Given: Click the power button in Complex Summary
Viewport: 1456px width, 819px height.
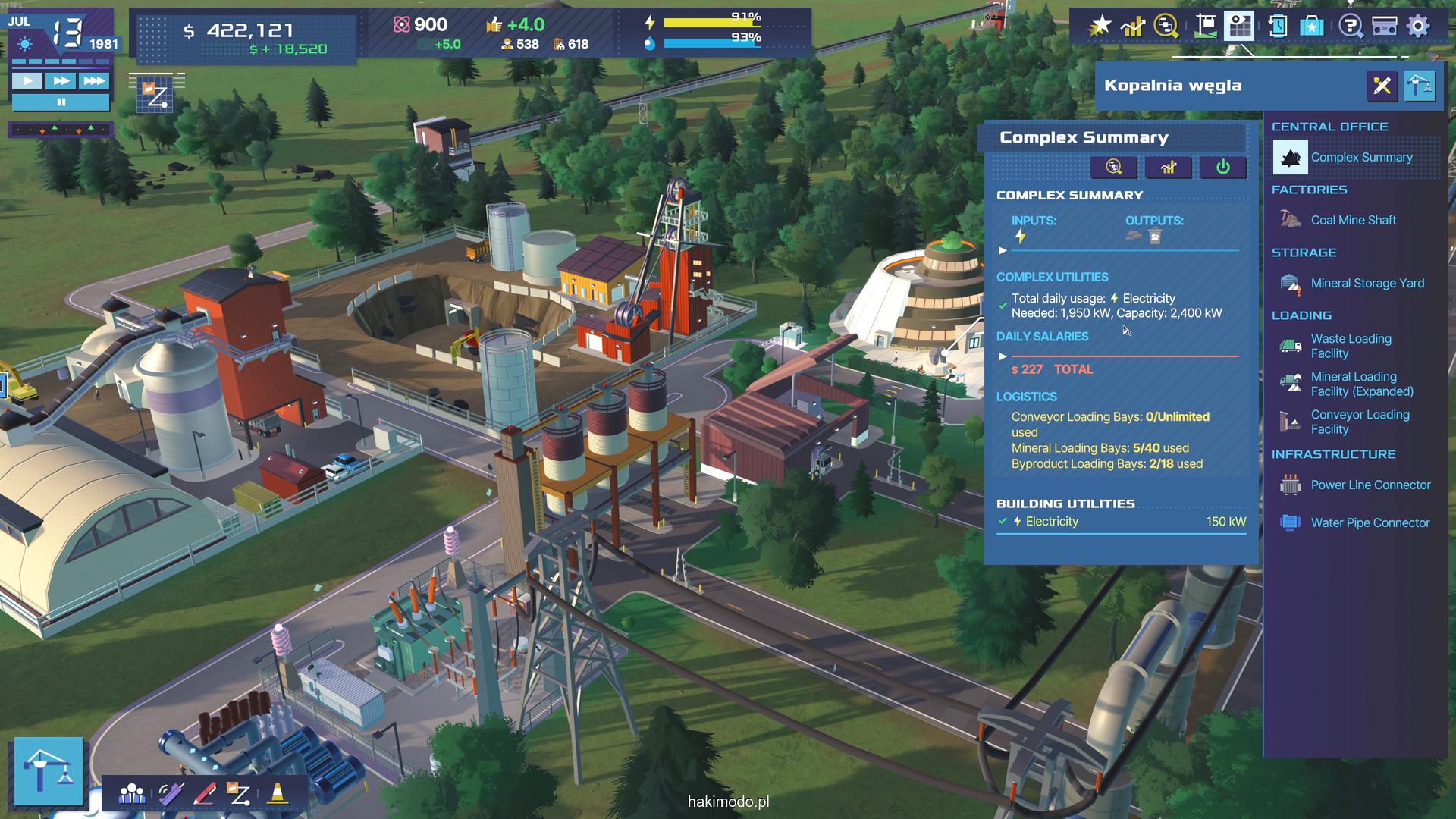Looking at the screenshot, I should pyautogui.click(x=1222, y=168).
